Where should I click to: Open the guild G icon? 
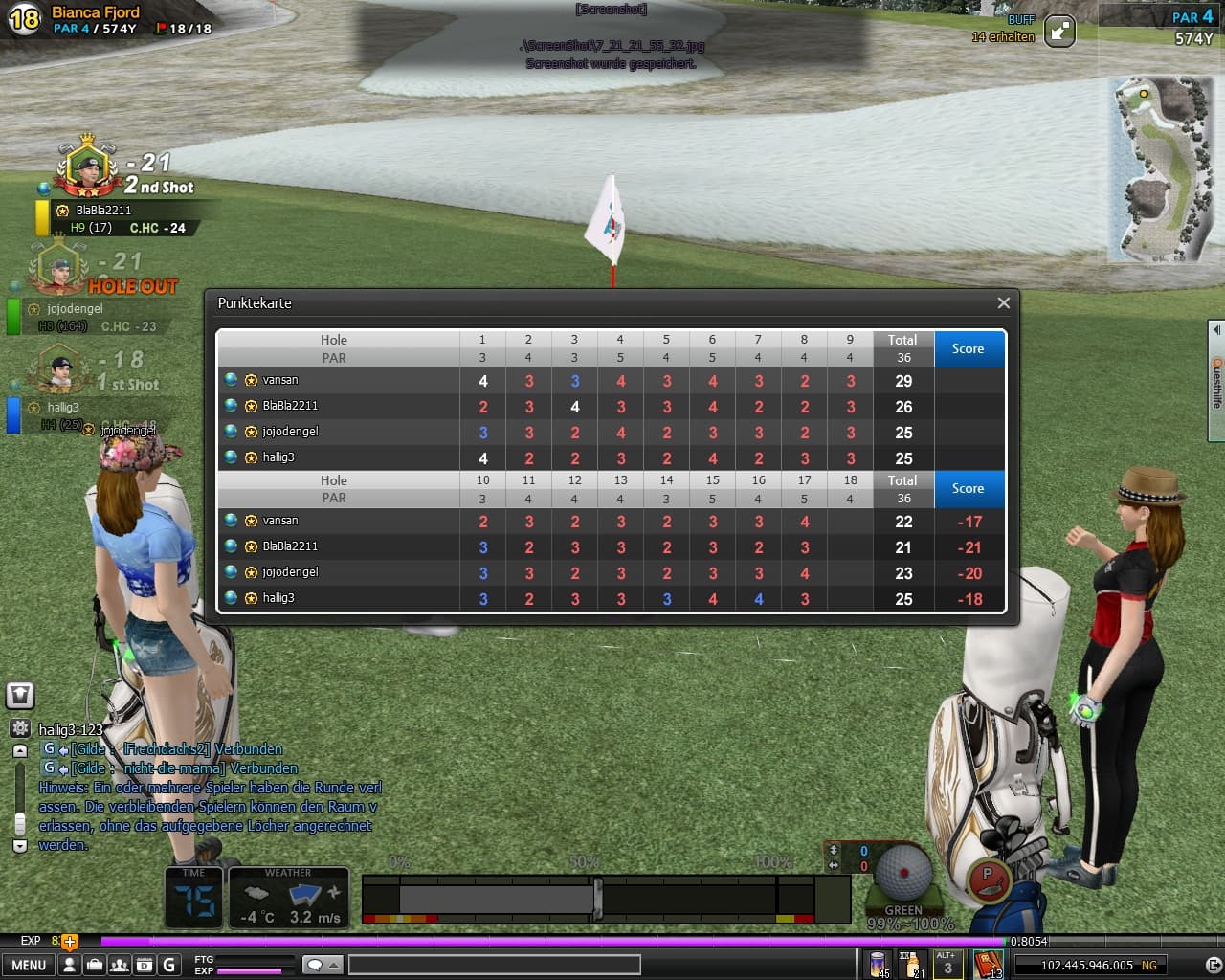[x=169, y=965]
